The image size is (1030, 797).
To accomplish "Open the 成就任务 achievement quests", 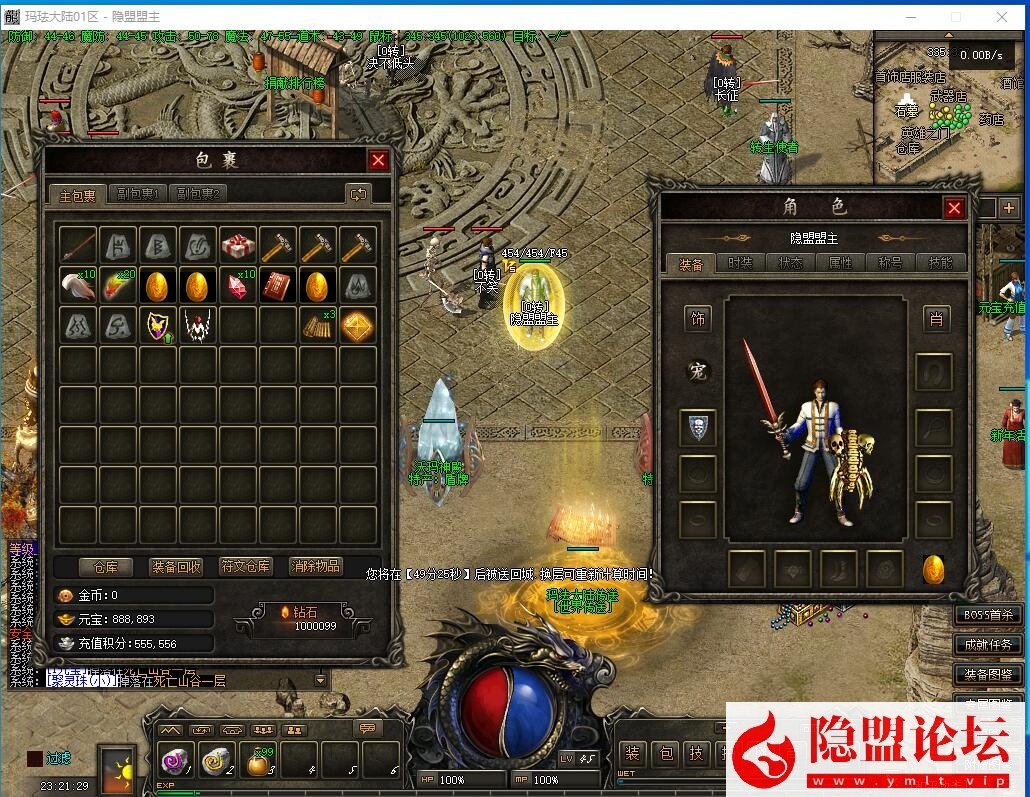I will pos(988,645).
